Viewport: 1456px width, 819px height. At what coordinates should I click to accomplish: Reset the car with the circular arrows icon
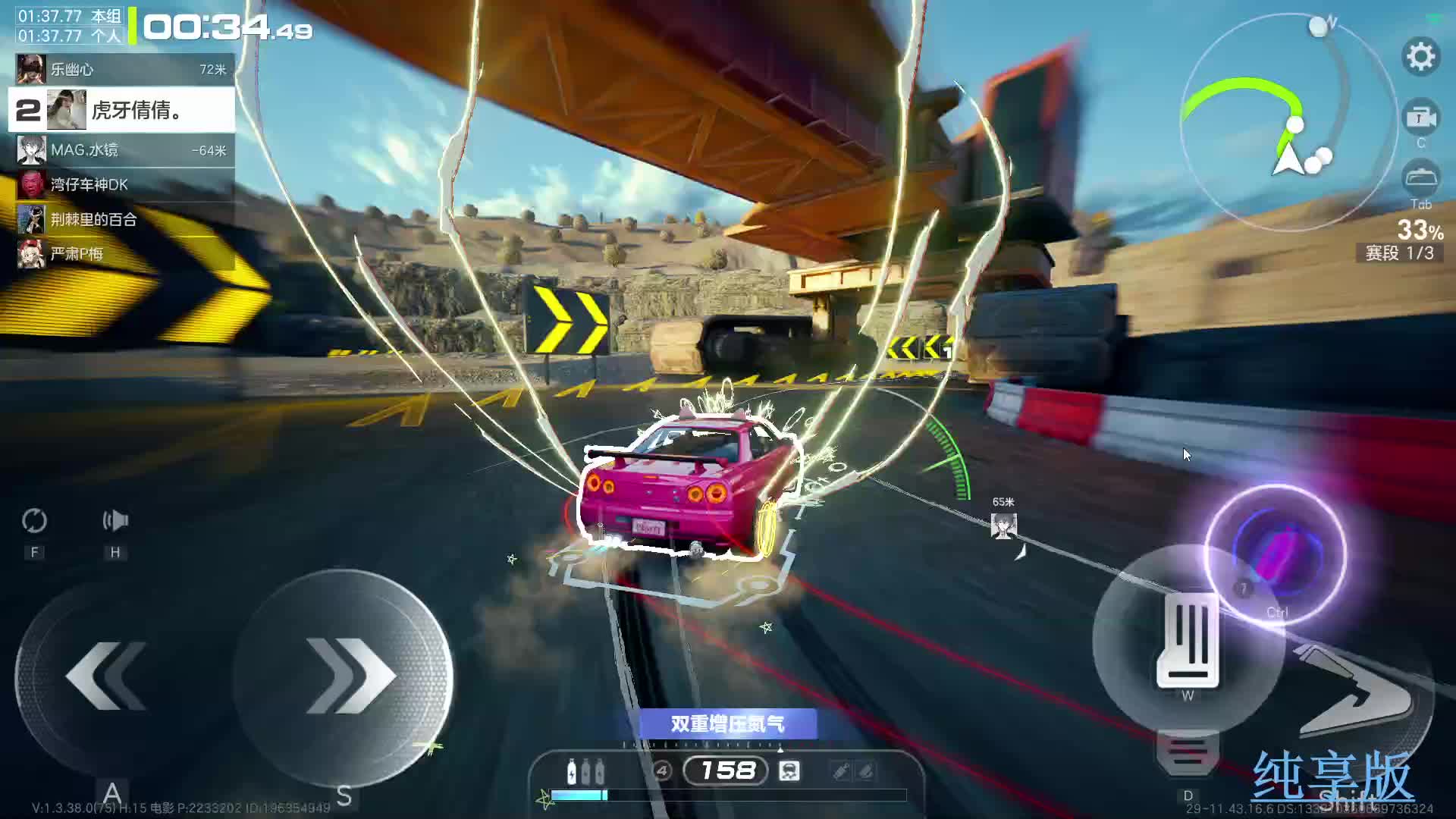pyautogui.click(x=34, y=521)
